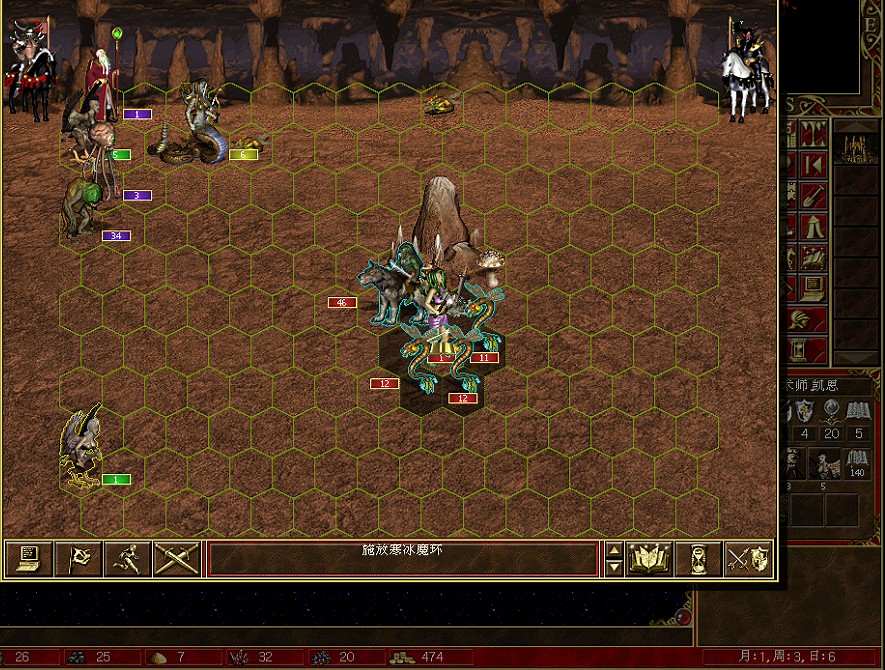Image resolution: width=885 pixels, height=670 pixels.
Task: Open the combat options menu
Action: (28, 558)
